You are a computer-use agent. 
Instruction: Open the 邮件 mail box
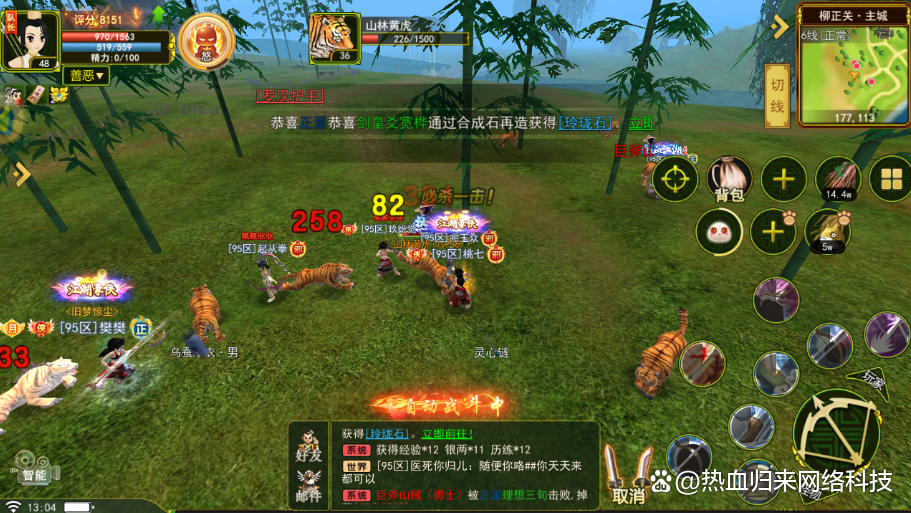[309, 488]
